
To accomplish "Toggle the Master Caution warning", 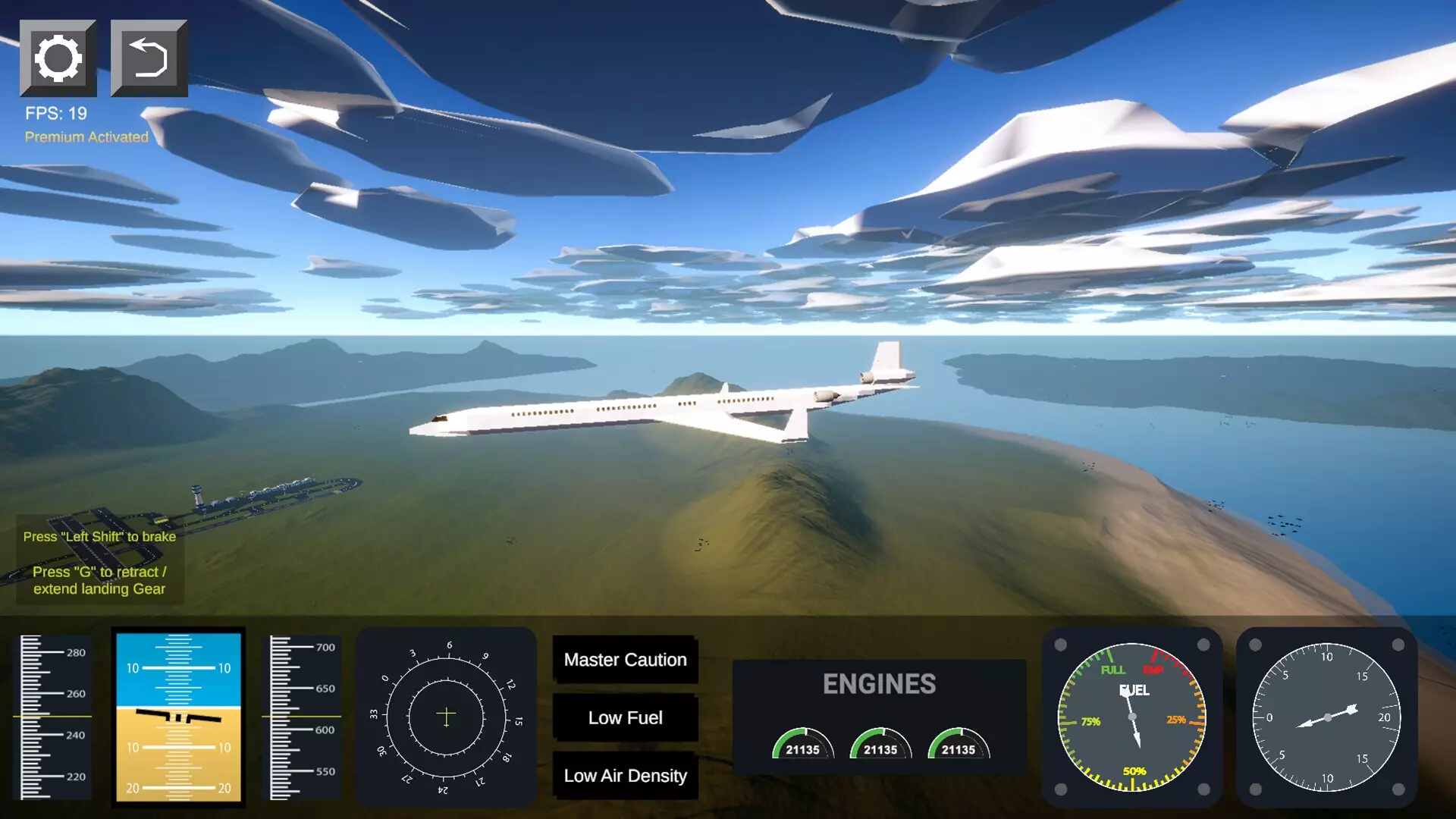I will [x=625, y=660].
